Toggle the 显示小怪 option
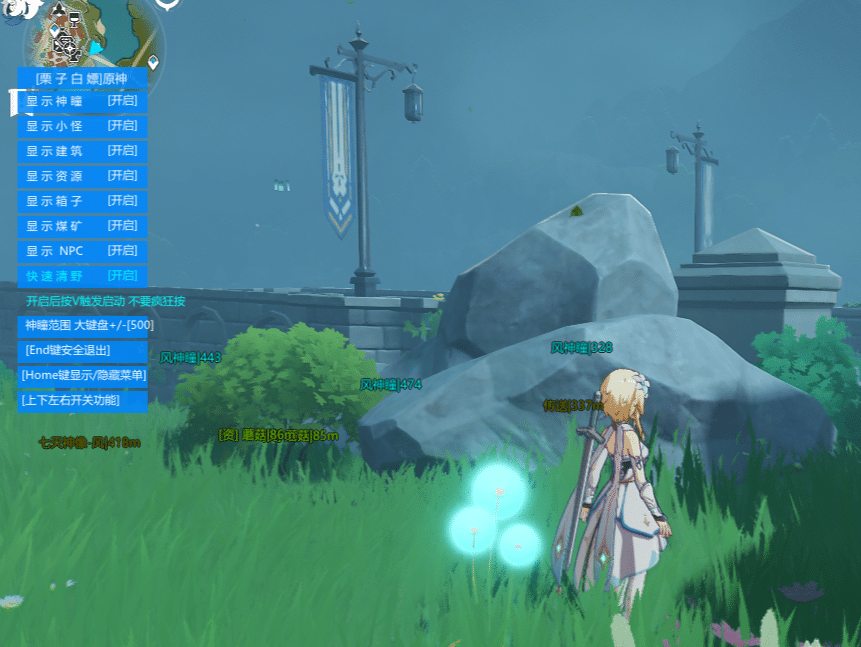861x647 pixels. pos(82,126)
